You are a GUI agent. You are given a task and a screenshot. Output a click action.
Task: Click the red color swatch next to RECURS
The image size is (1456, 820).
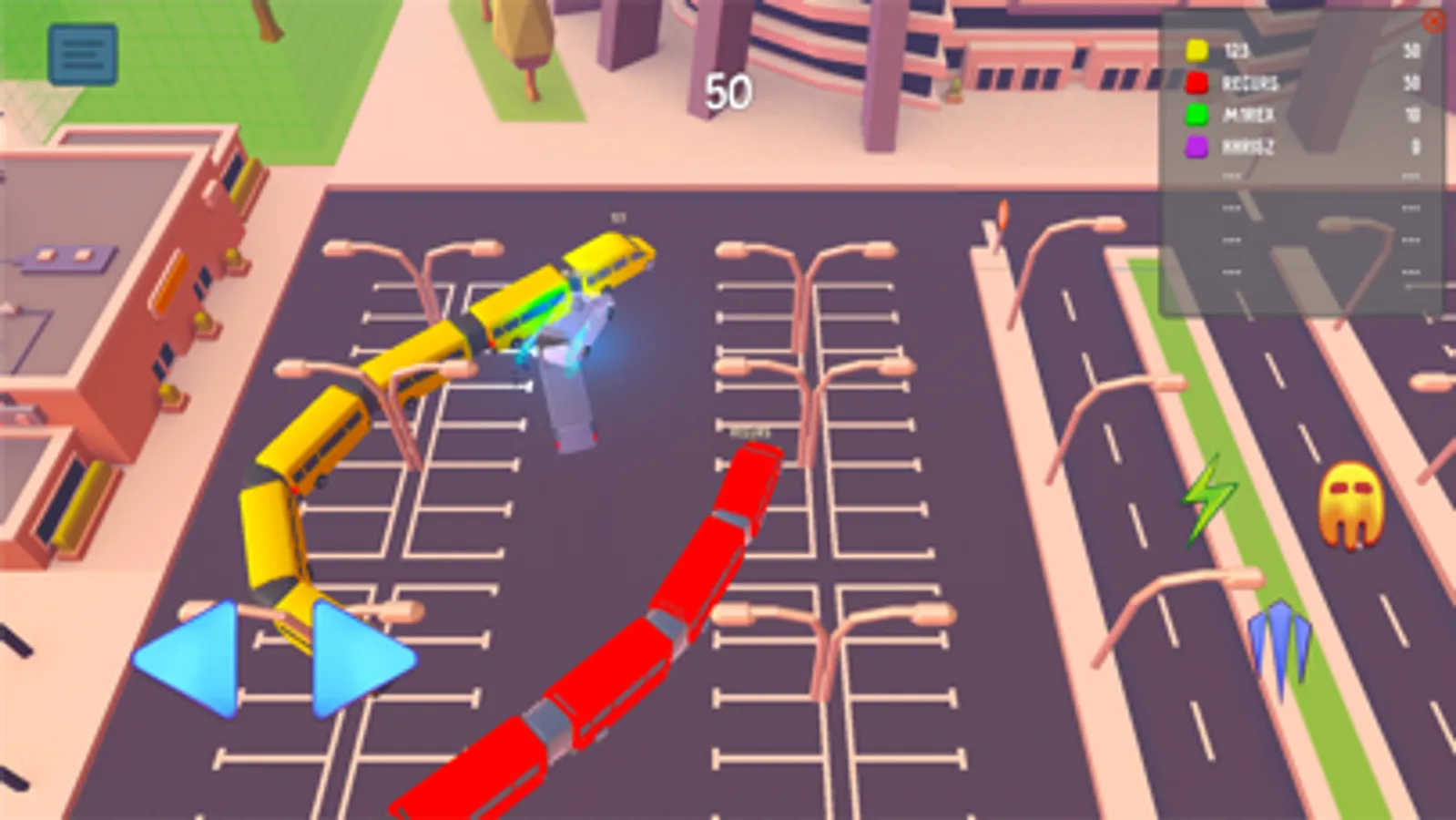(1196, 83)
